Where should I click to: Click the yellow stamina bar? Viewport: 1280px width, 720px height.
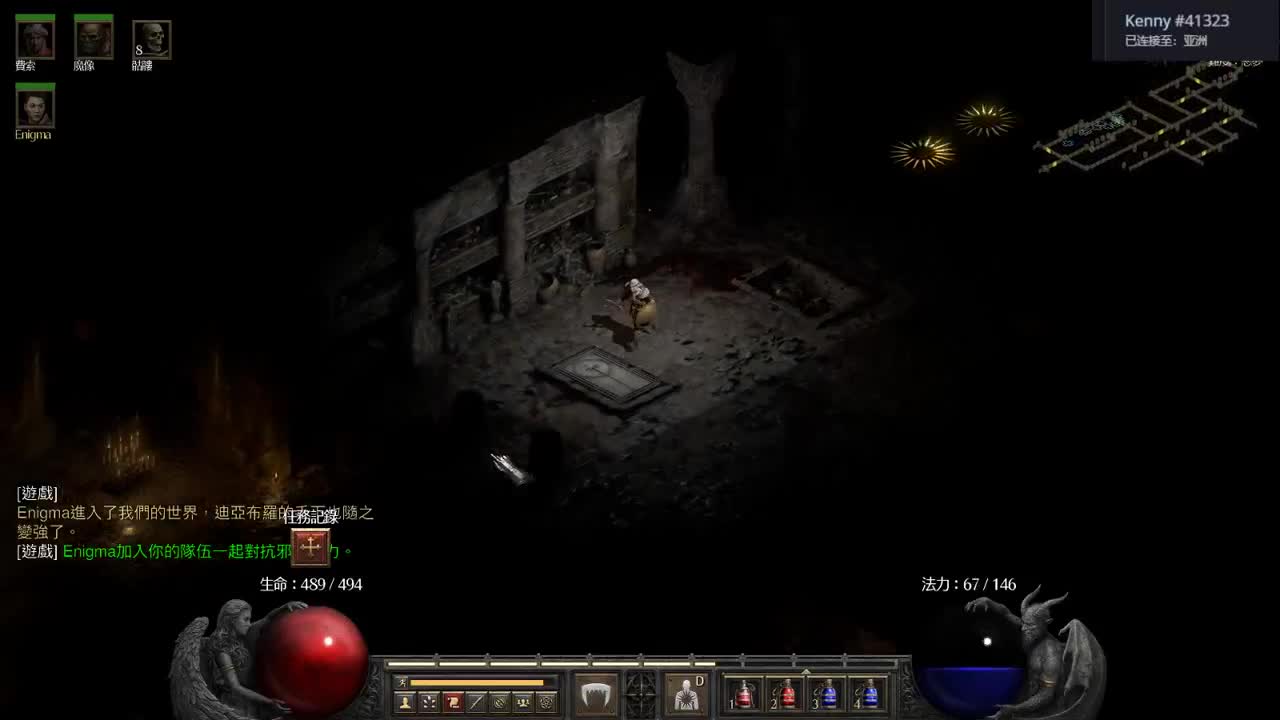point(478,682)
